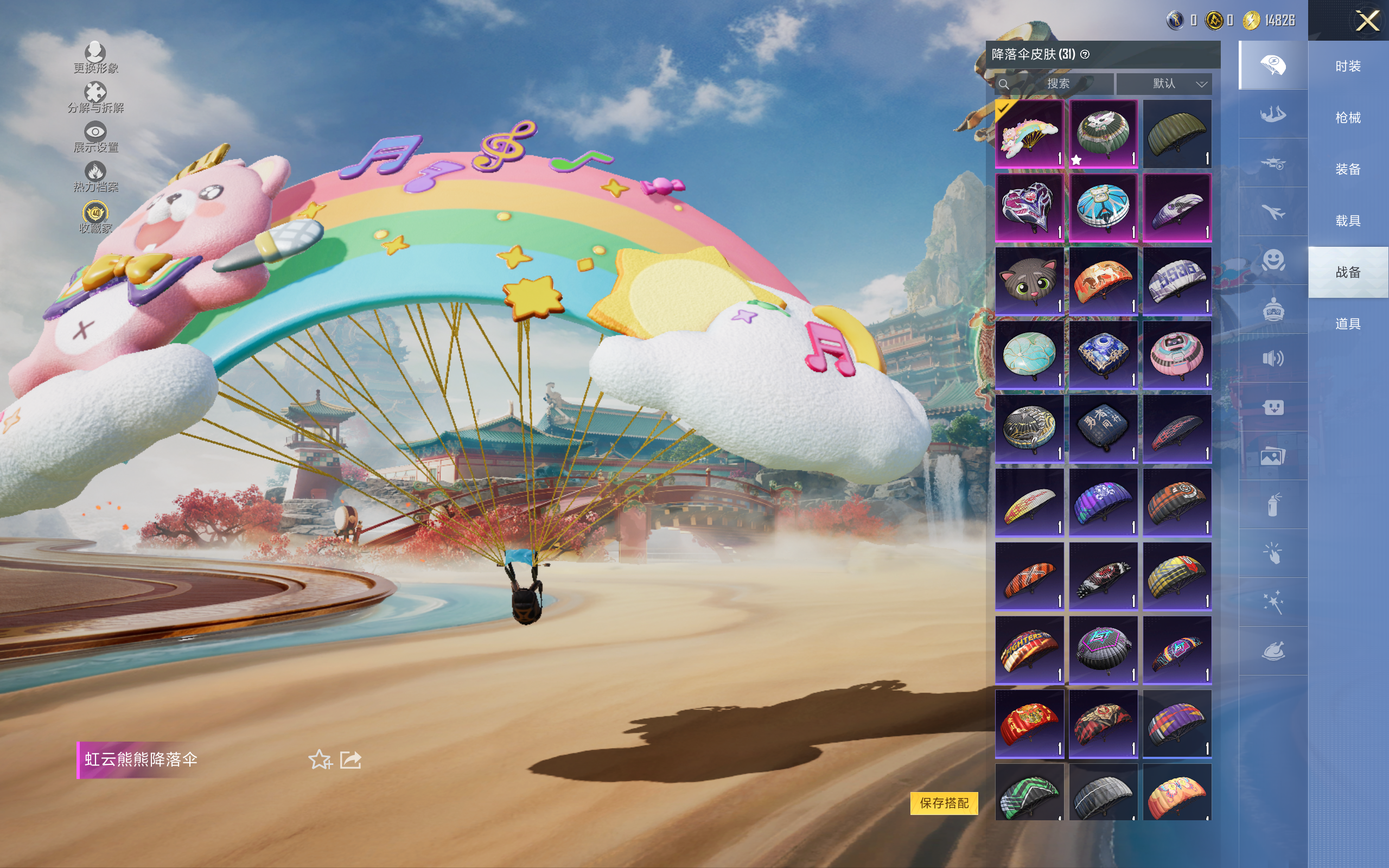Select the 装备 tab

click(x=1348, y=169)
